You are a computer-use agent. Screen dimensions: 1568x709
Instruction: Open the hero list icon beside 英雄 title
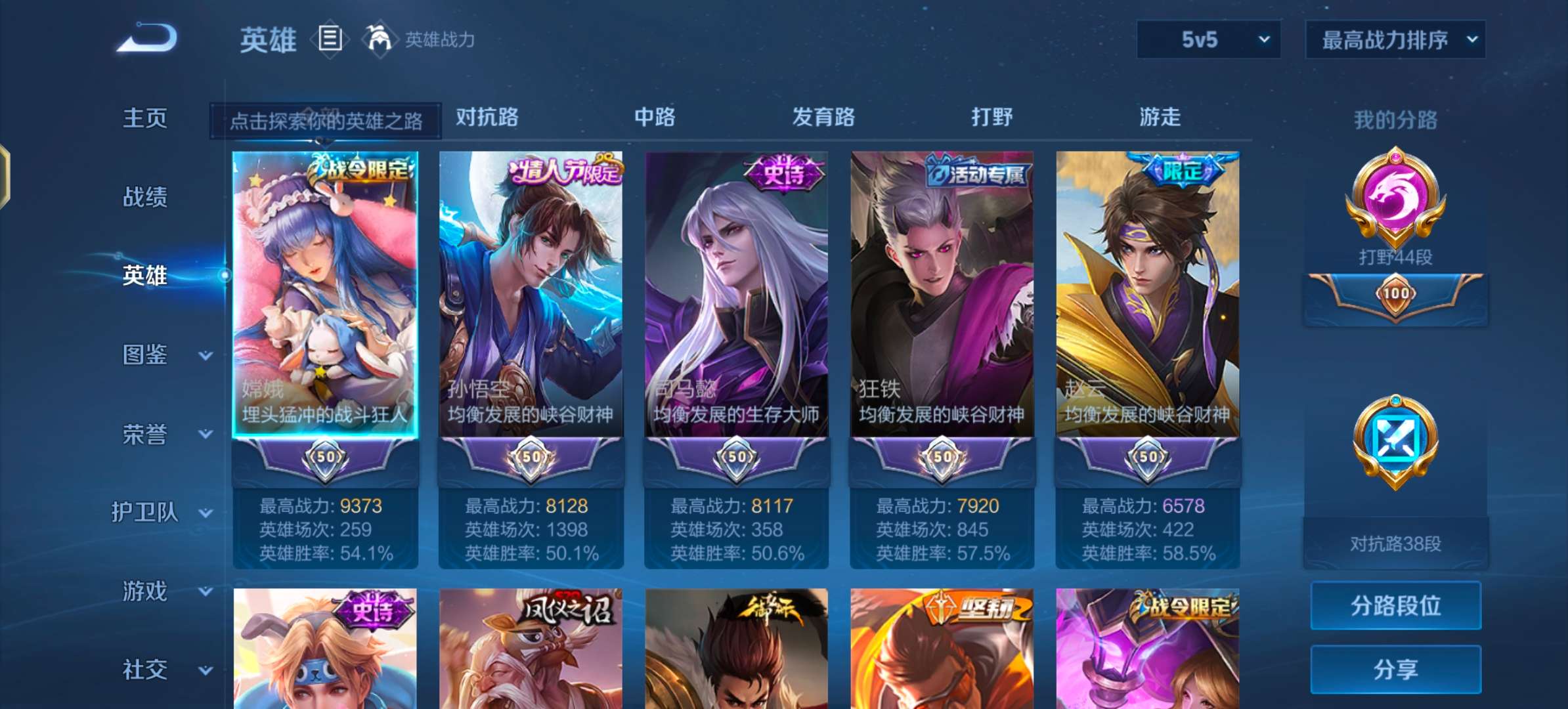[328, 38]
